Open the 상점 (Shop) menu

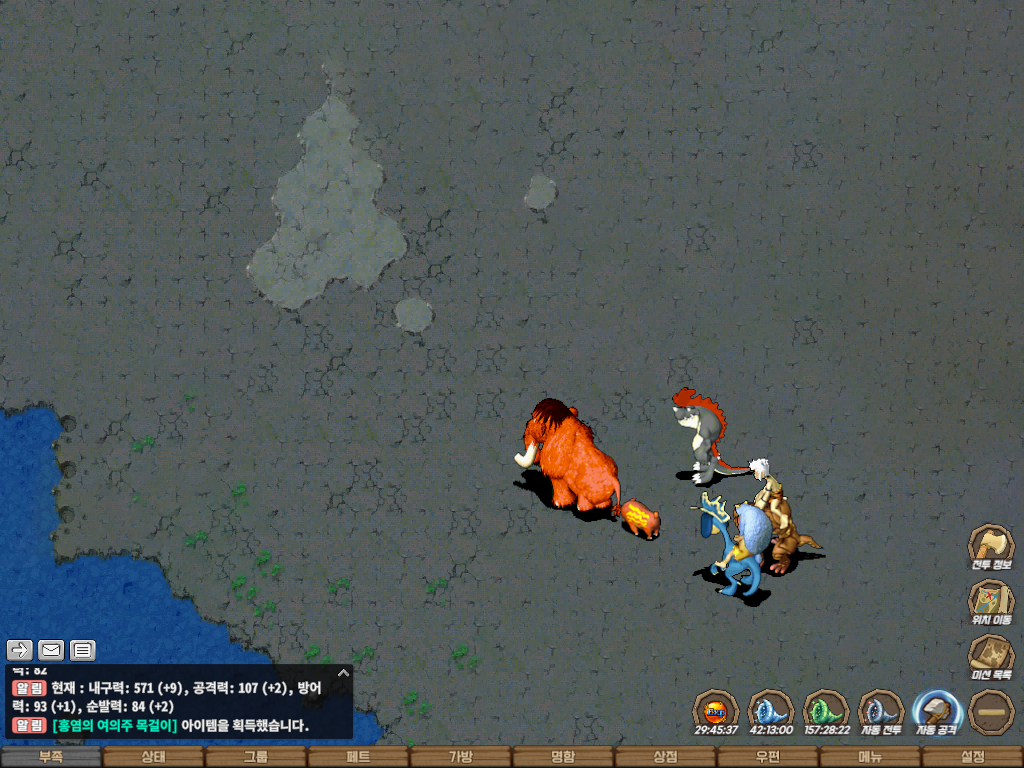665,757
